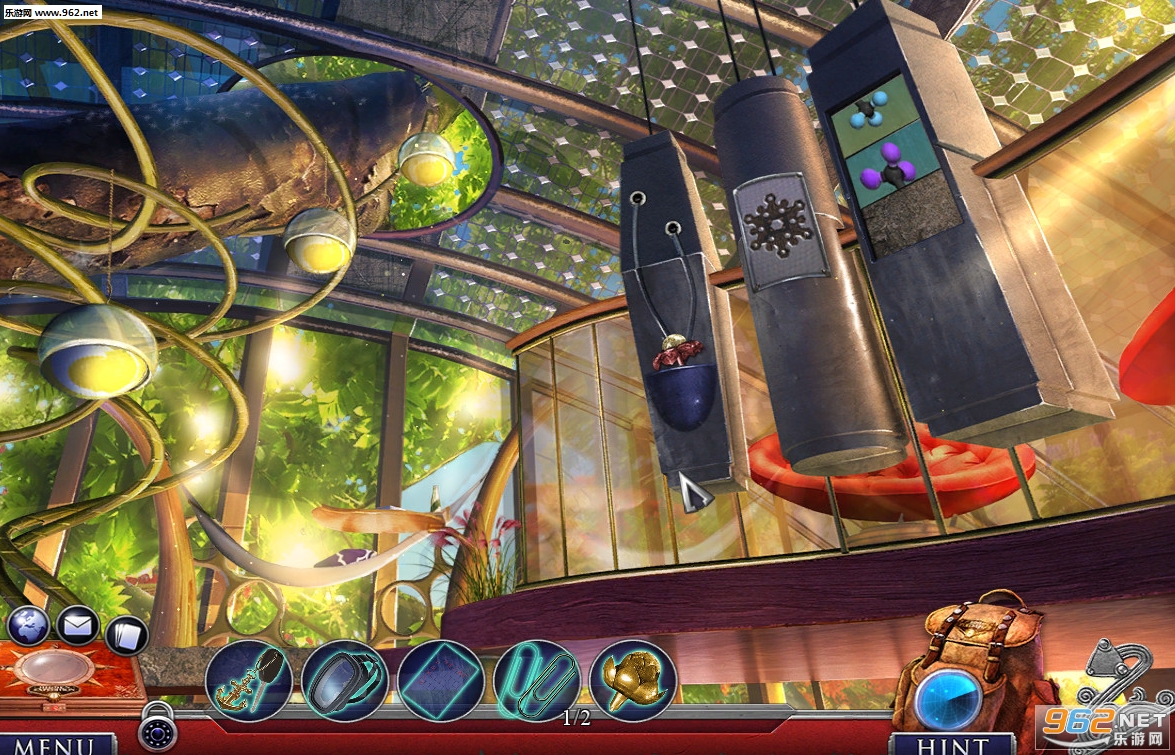Select the diving mask inventory item
Viewport: 1175px width, 755px height.
tap(344, 681)
